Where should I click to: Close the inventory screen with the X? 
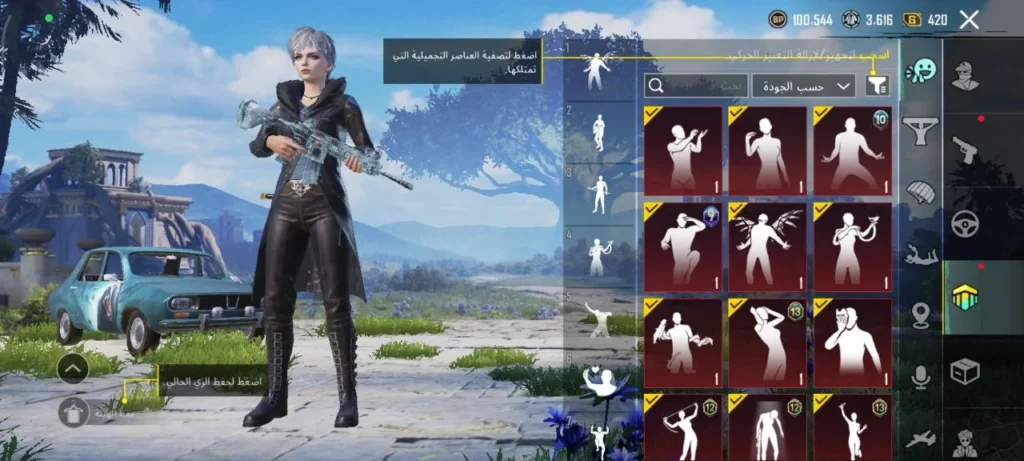click(968, 19)
